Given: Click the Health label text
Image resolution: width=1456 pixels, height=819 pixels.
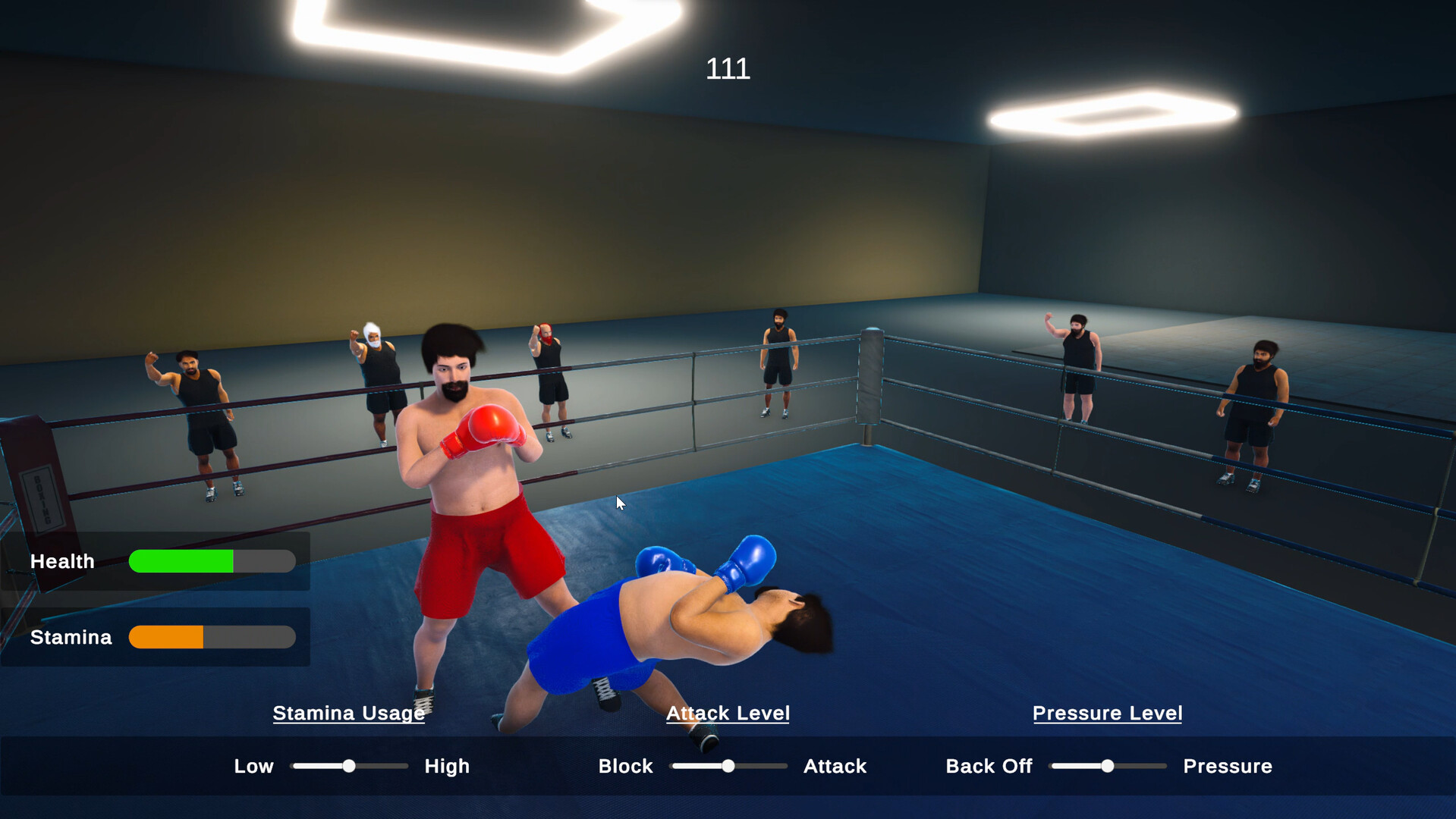Looking at the screenshot, I should 62,561.
